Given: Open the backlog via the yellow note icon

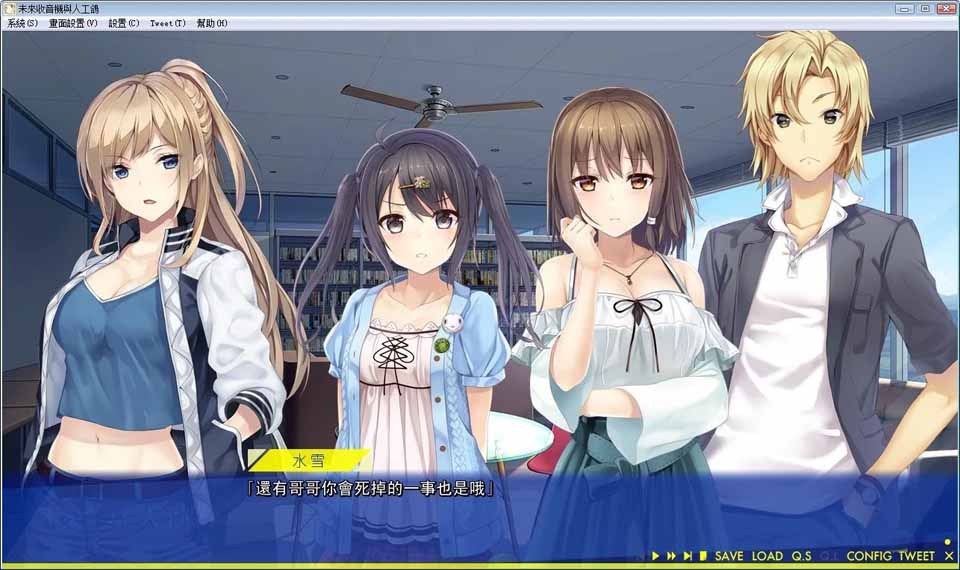Looking at the screenshot, I should click(703, 556).
